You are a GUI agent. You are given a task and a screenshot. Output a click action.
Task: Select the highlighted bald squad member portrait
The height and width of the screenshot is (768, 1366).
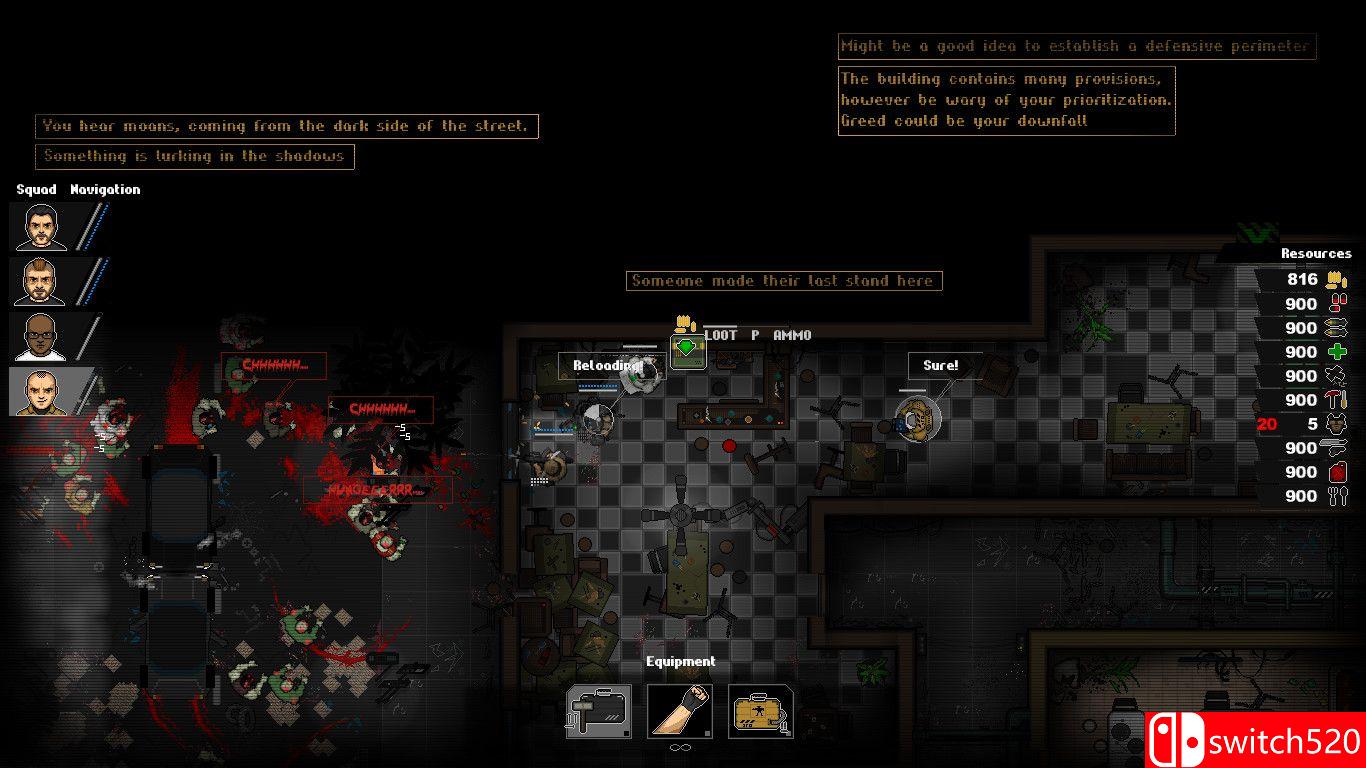(39, 392)
